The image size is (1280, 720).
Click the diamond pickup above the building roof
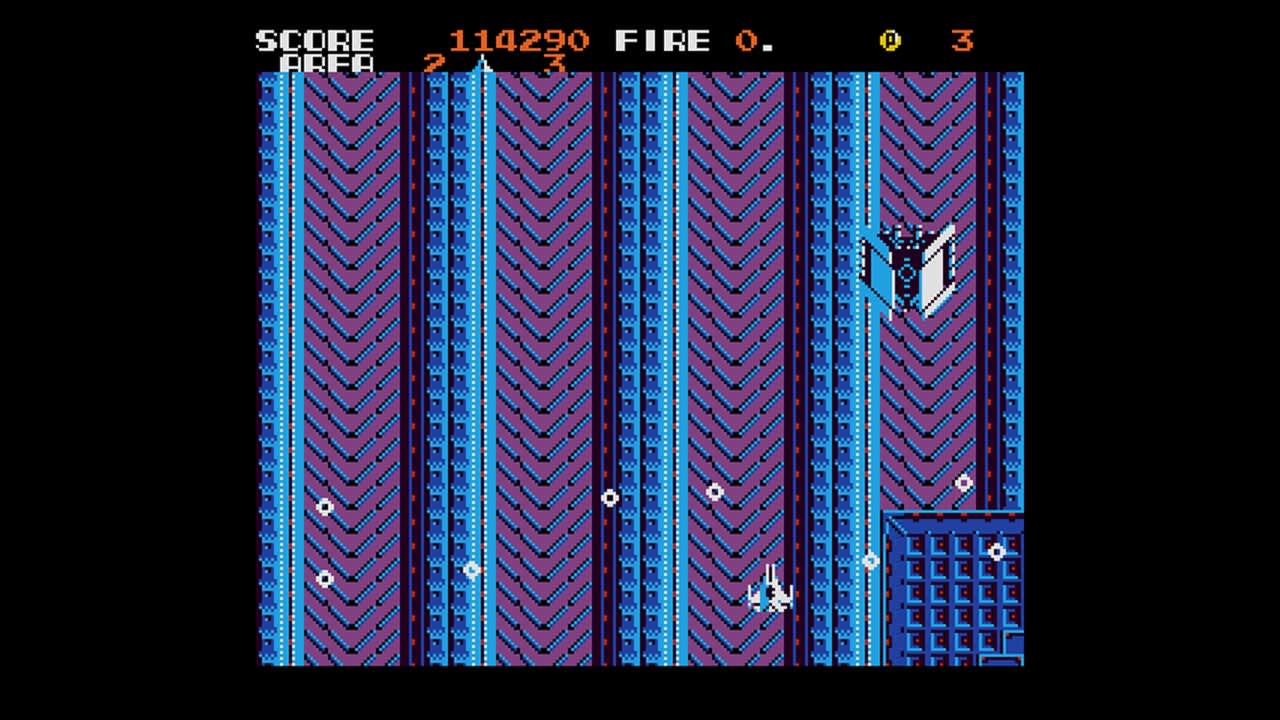962,483
